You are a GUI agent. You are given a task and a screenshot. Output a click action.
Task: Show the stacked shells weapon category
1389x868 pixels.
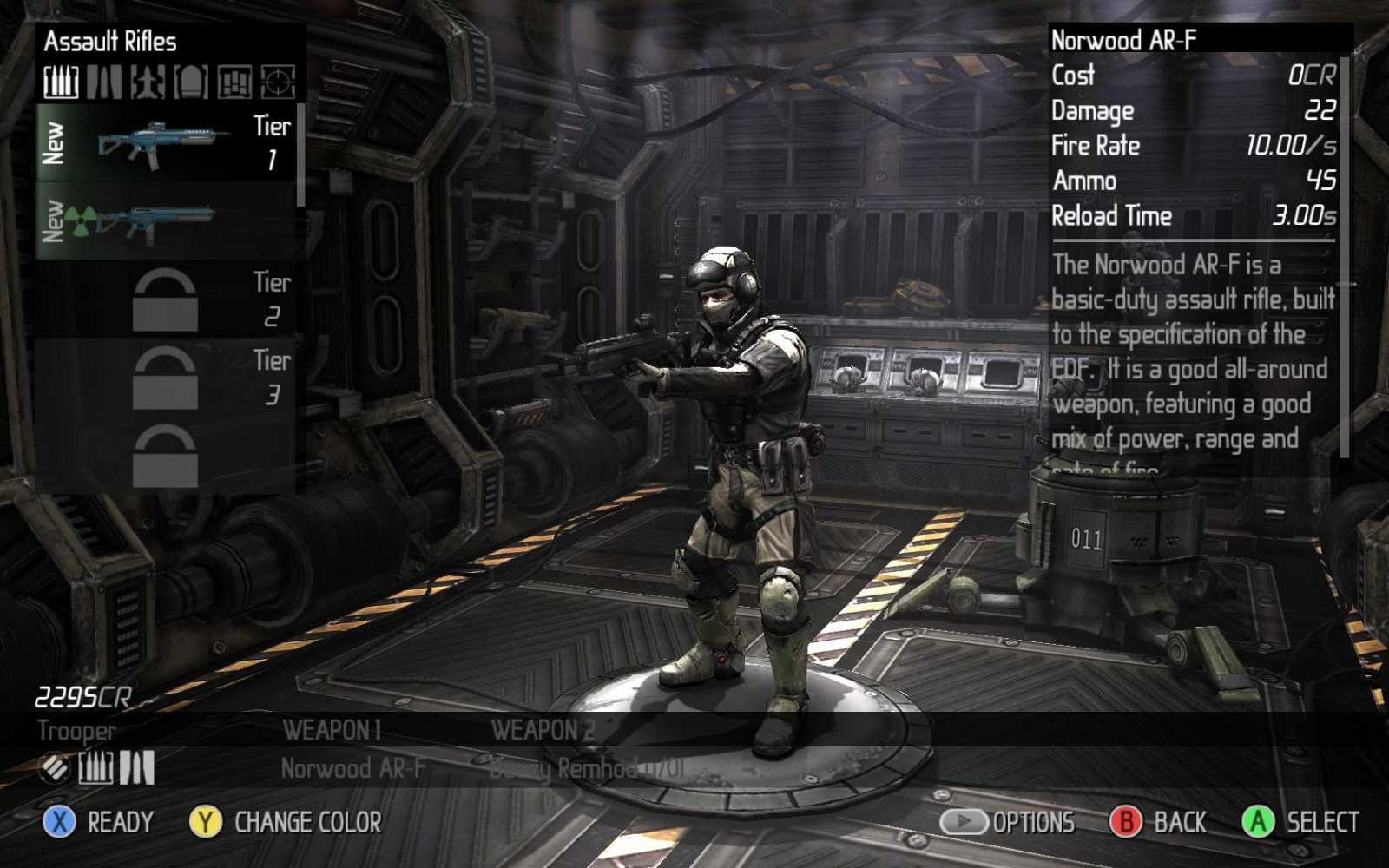click(234, 82)
